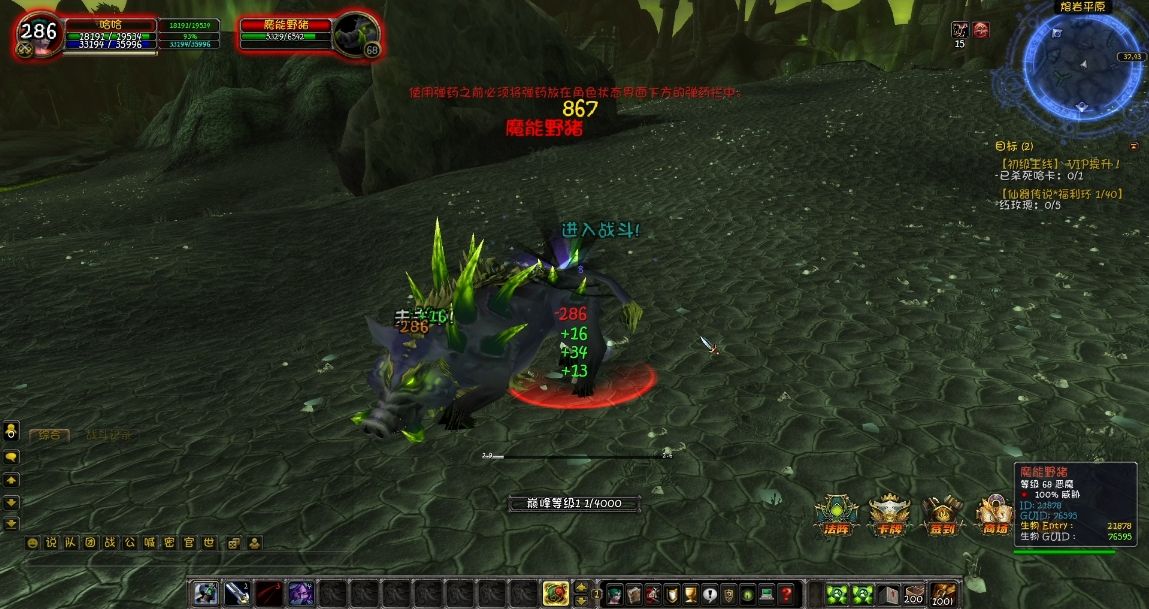Open the emoji smiley chat button

click(x=32, y=543)
